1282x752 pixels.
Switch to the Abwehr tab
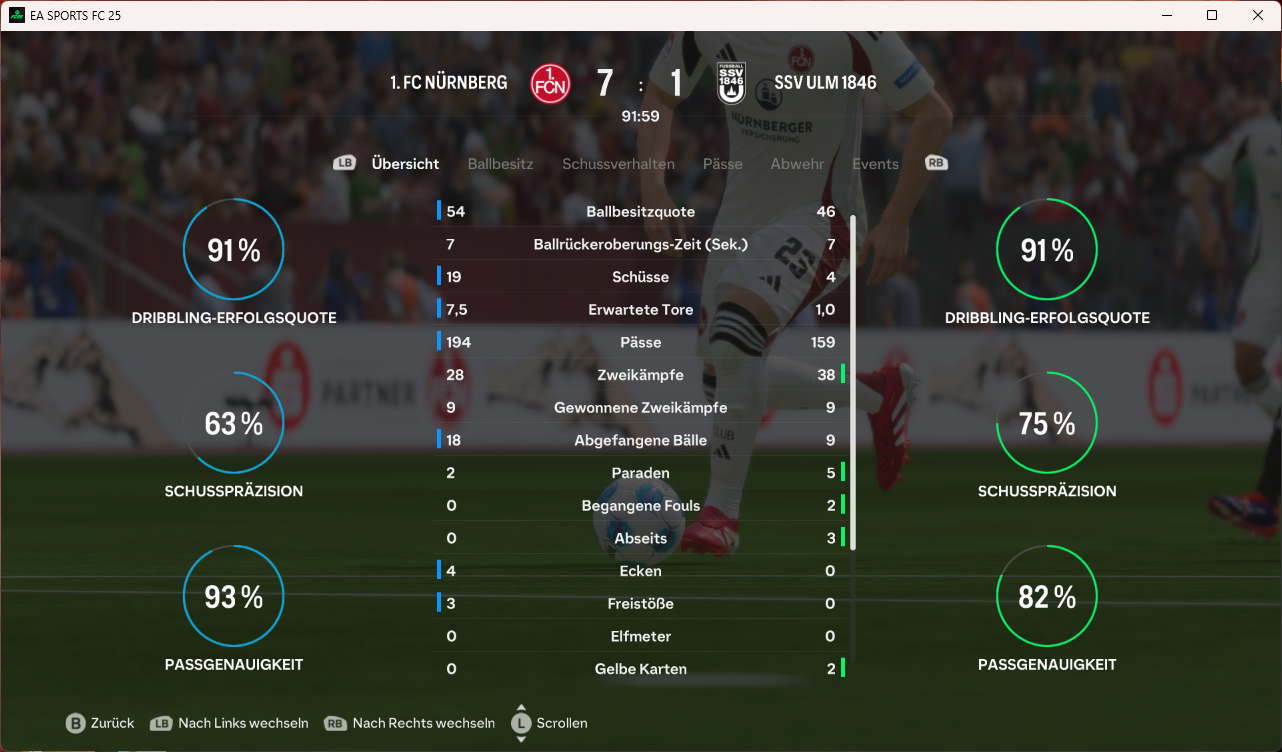(797, 164)
